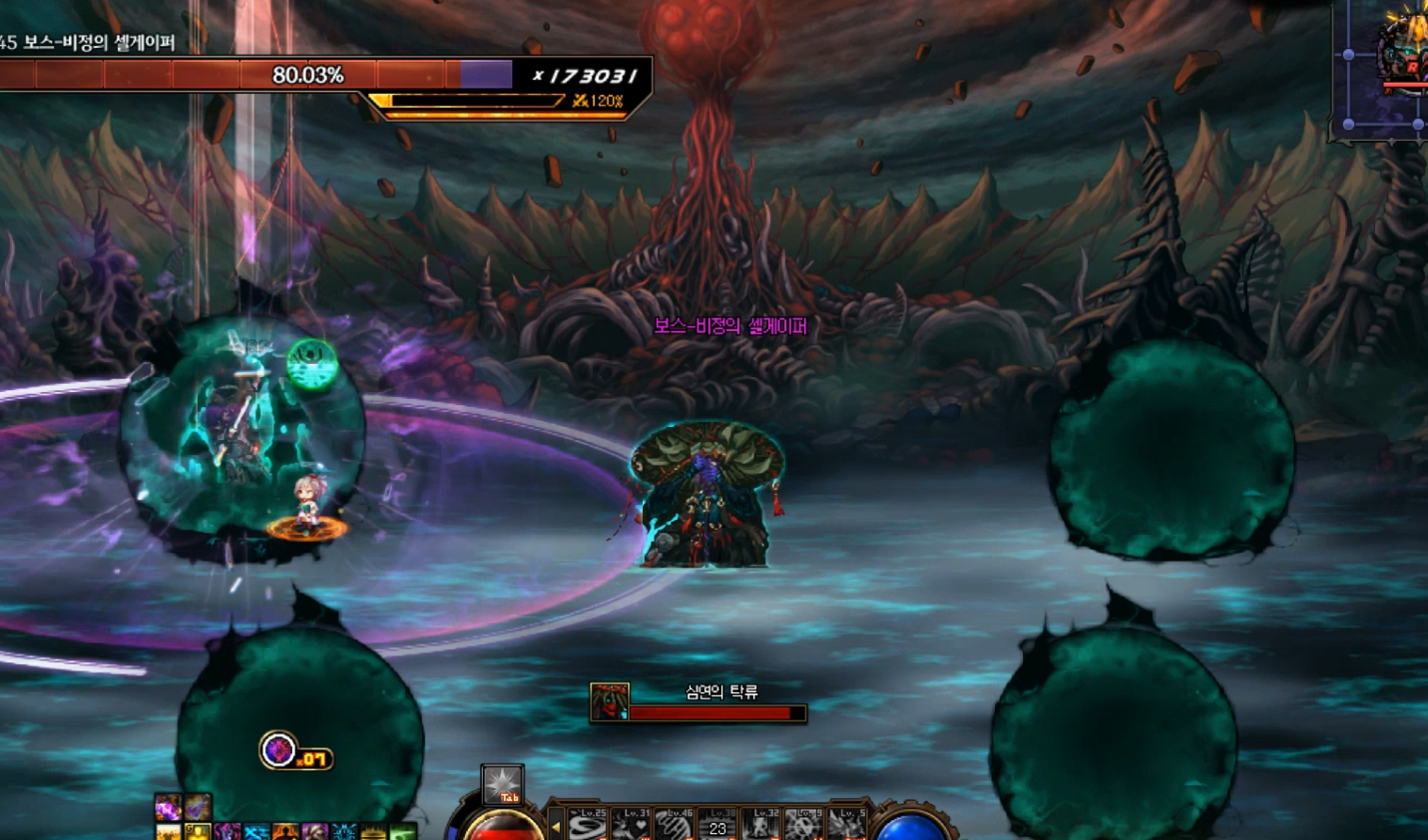Use the Lv.32 skill icon
1428x840 pixels.
[760, 824]
